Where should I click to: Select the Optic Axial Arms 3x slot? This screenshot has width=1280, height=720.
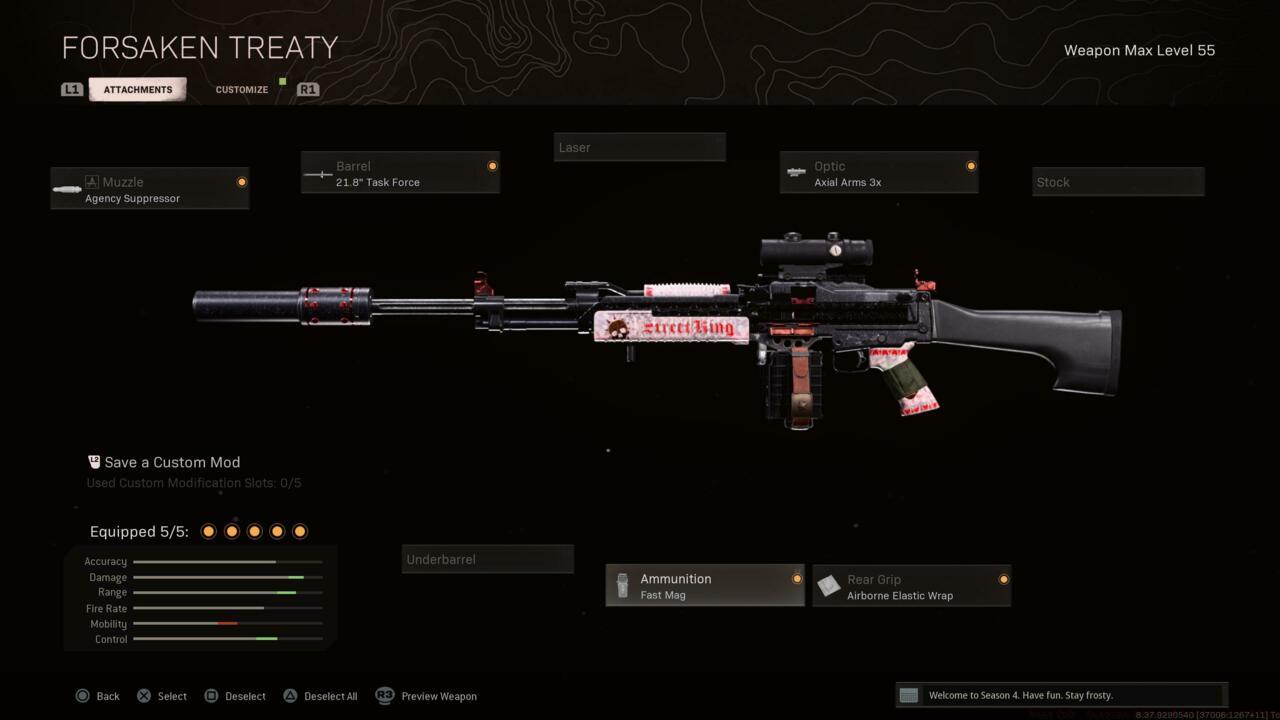(x=879, y=173)
